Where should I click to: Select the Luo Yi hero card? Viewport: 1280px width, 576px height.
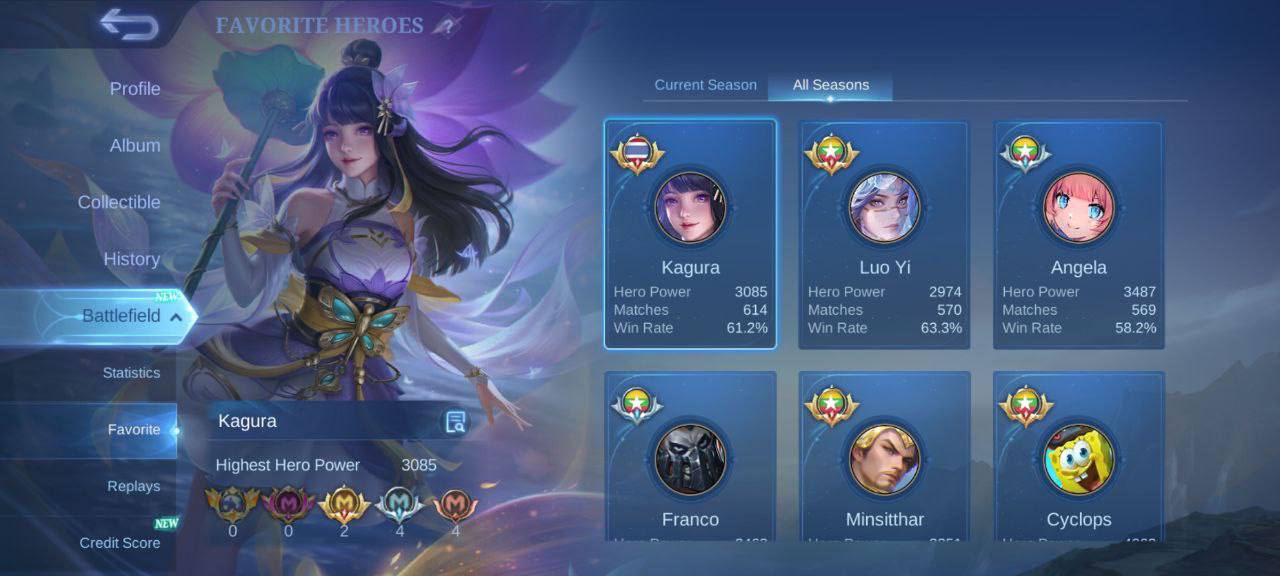884,234
